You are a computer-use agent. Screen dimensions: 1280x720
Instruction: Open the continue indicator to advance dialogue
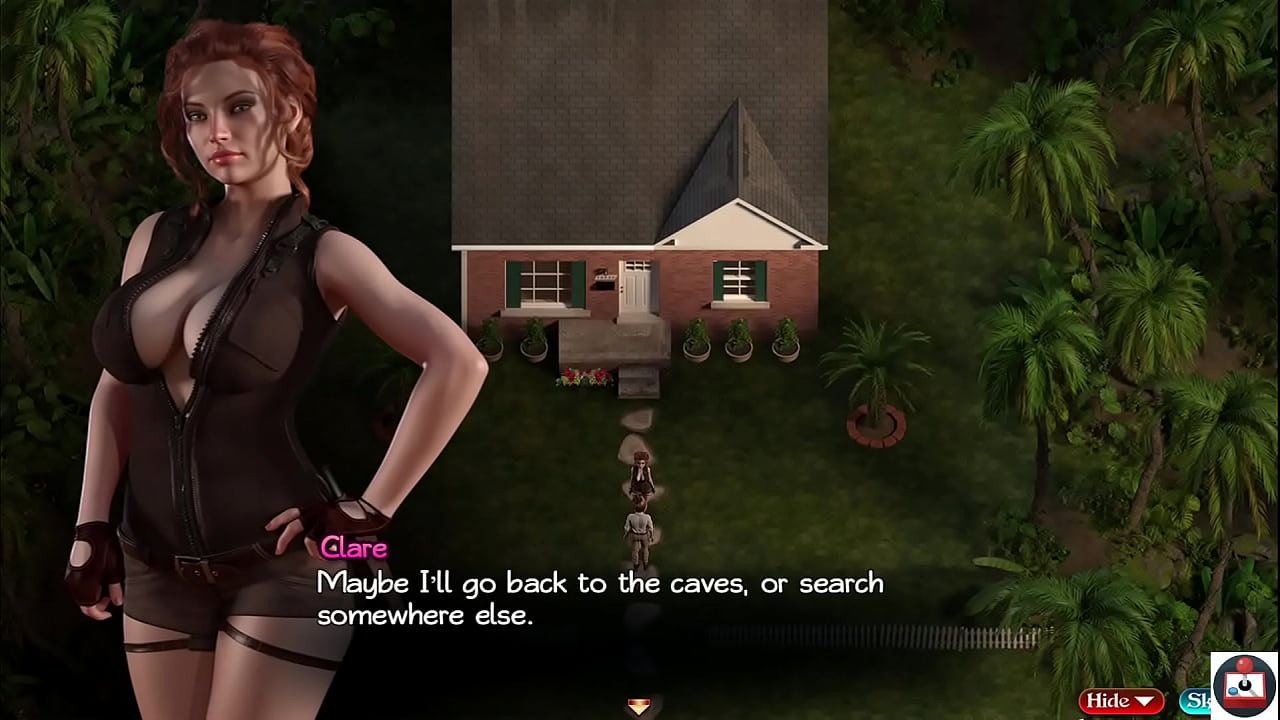point(637,708)
